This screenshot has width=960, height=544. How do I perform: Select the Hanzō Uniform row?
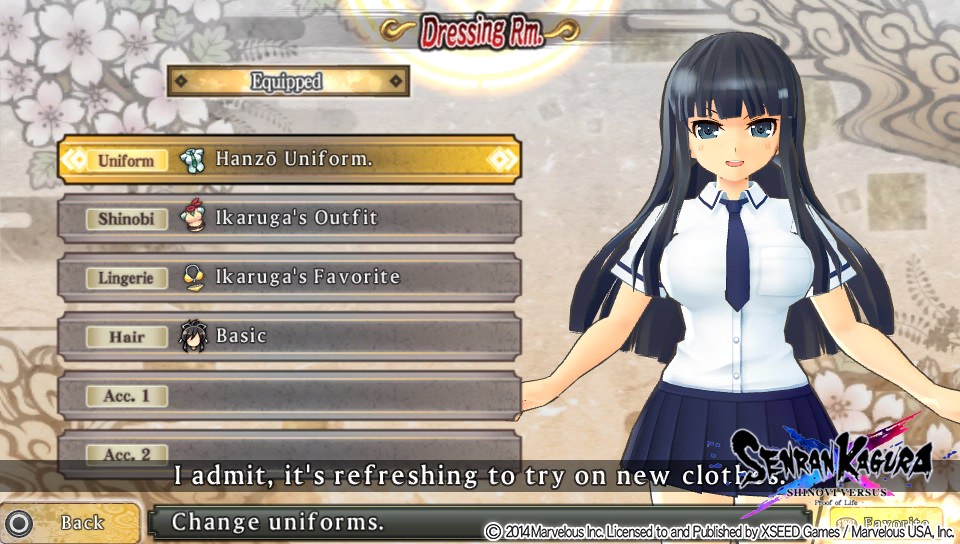pyautogui.click(x=289, y=160)
